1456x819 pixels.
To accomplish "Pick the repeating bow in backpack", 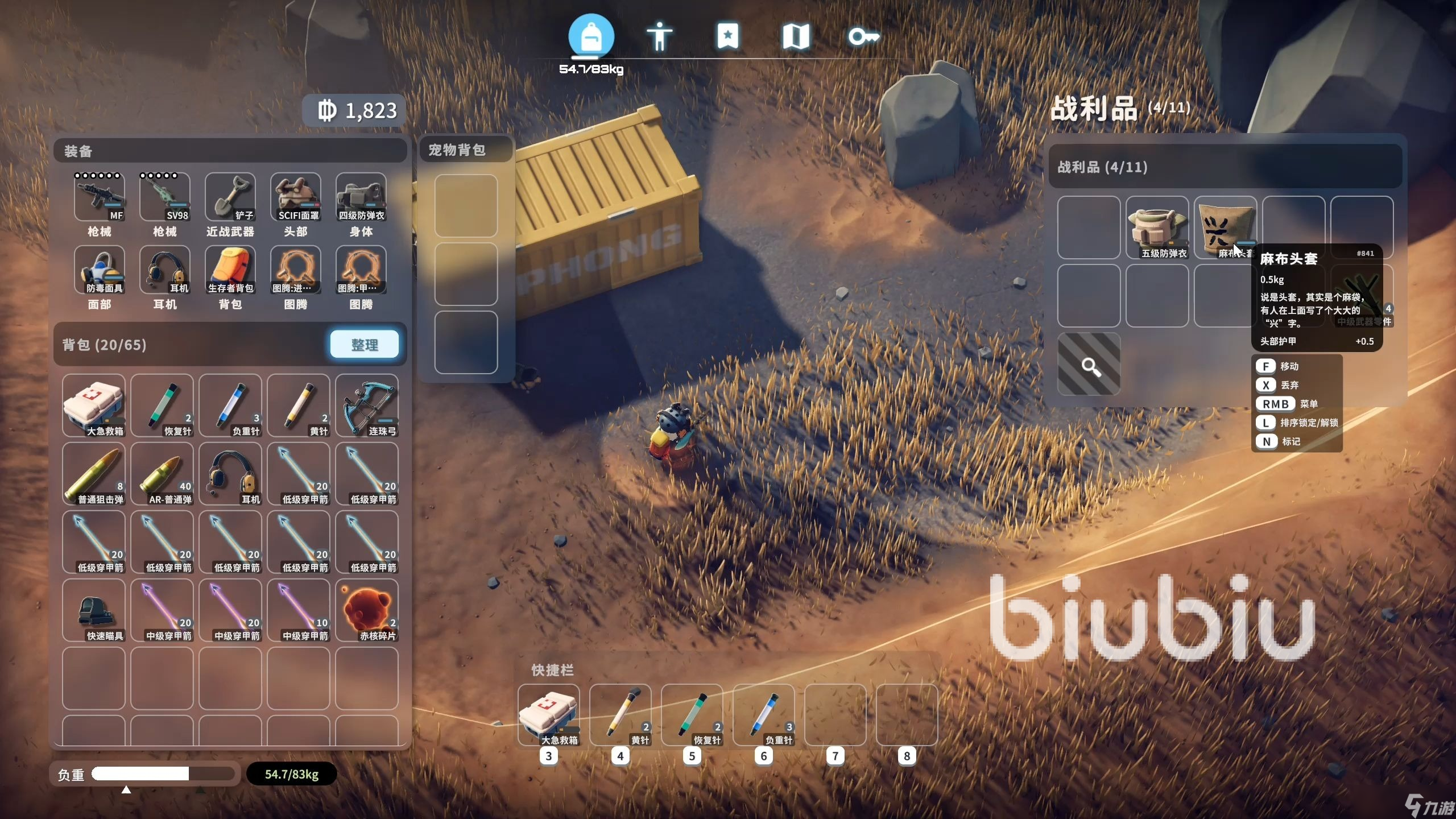I will [367, 406].
